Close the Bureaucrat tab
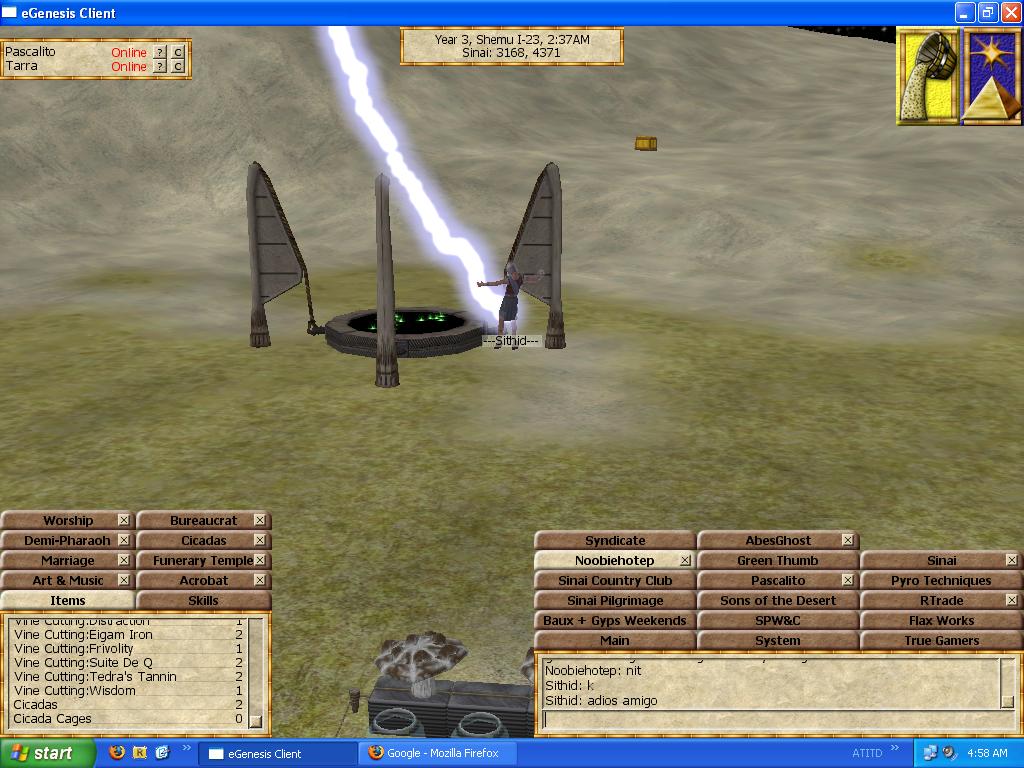The height and width of the screenshot is (768, 1024). click(260, 520)
